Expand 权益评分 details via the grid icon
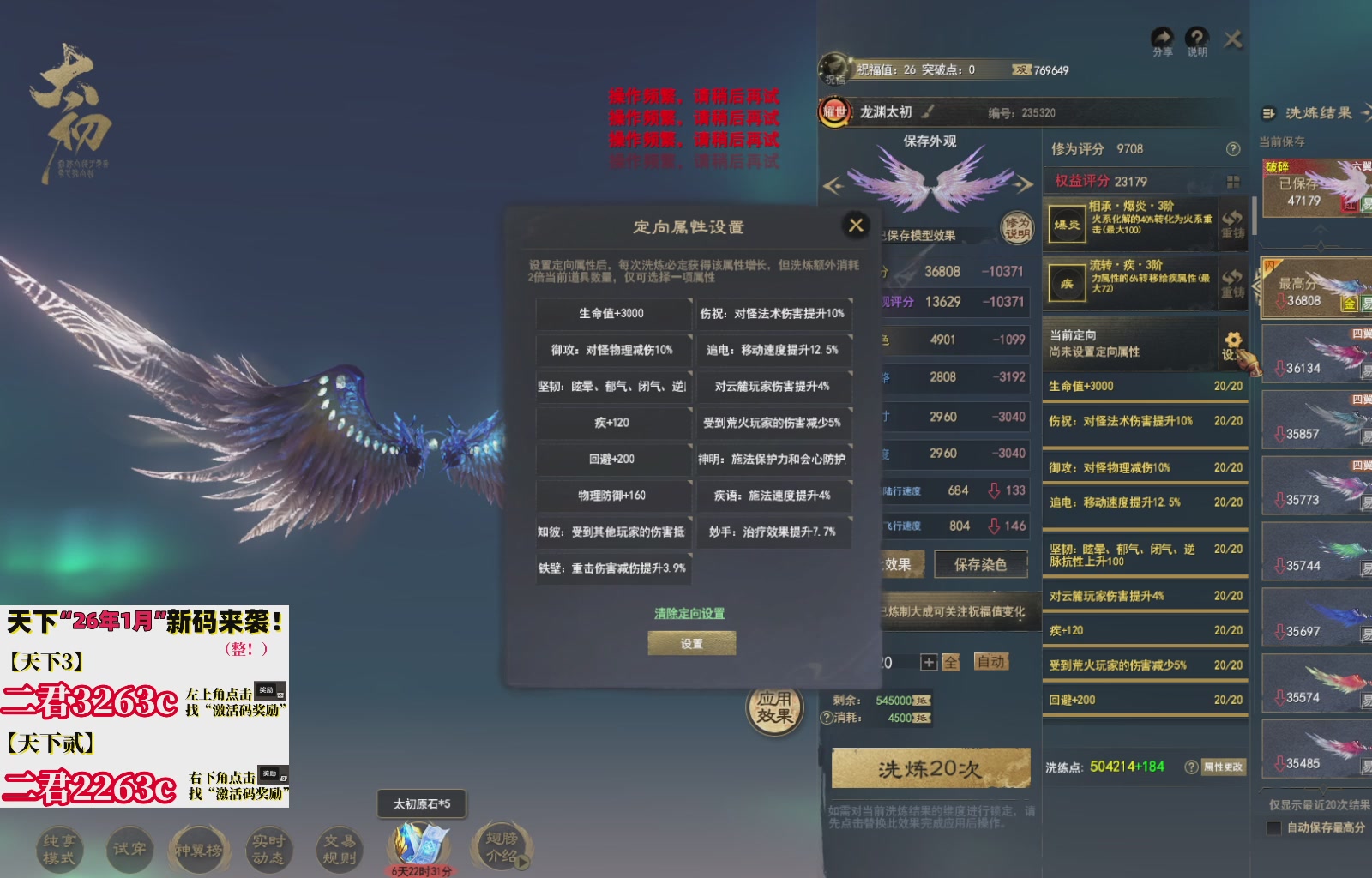This screenshot has height=878, width=1372. pyautogui.click(x=1232, y=182)
